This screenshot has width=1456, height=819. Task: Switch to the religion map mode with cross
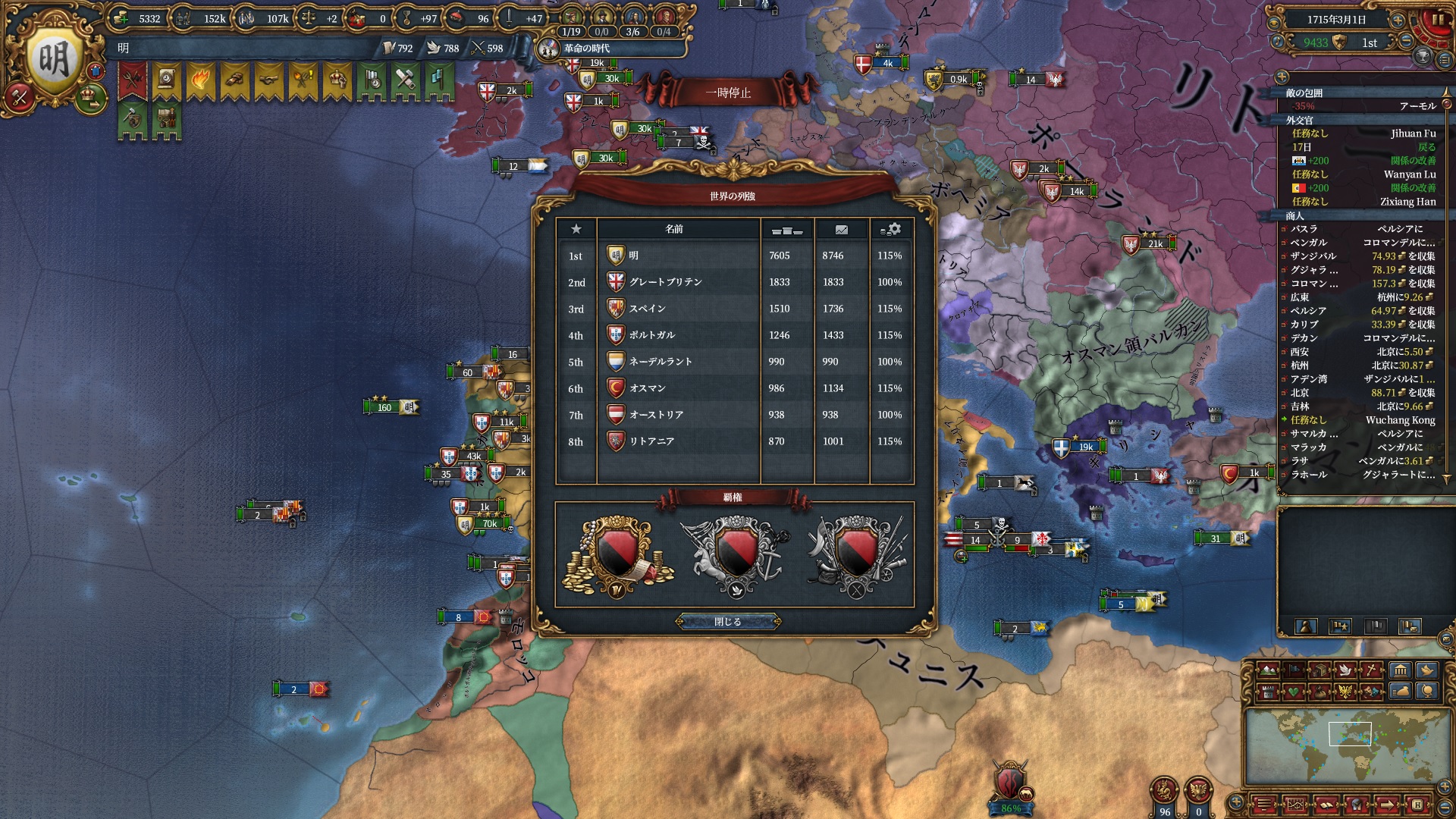pos(1371,670)
